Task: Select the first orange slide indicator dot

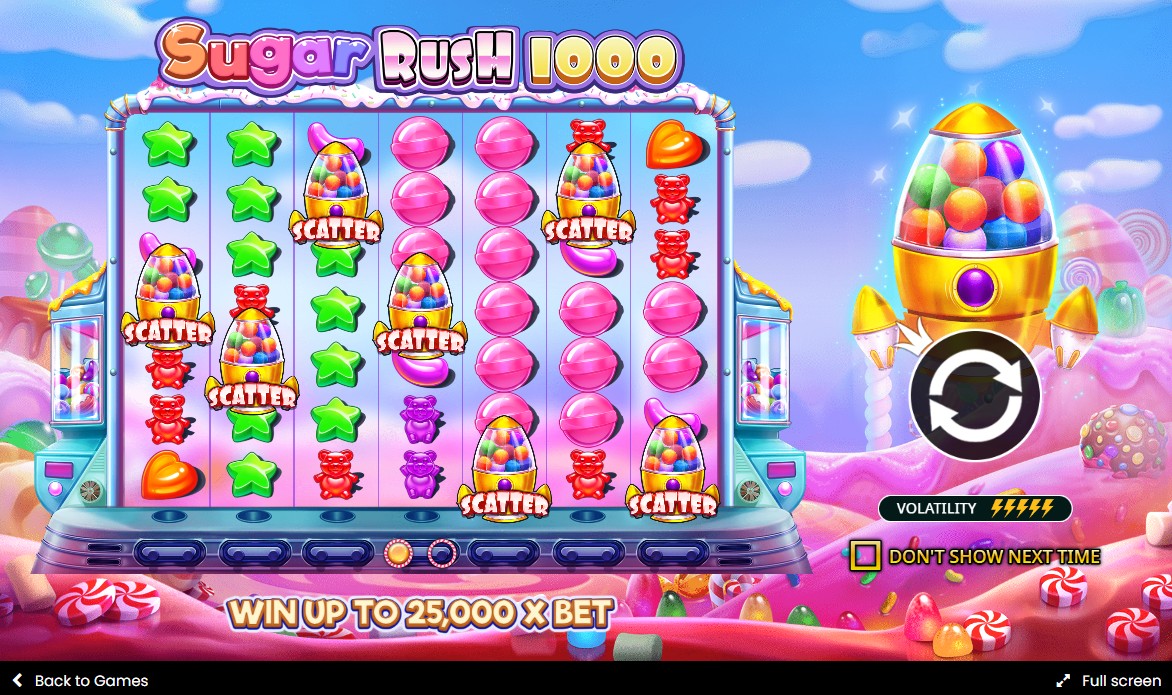Action: (399, 552)
